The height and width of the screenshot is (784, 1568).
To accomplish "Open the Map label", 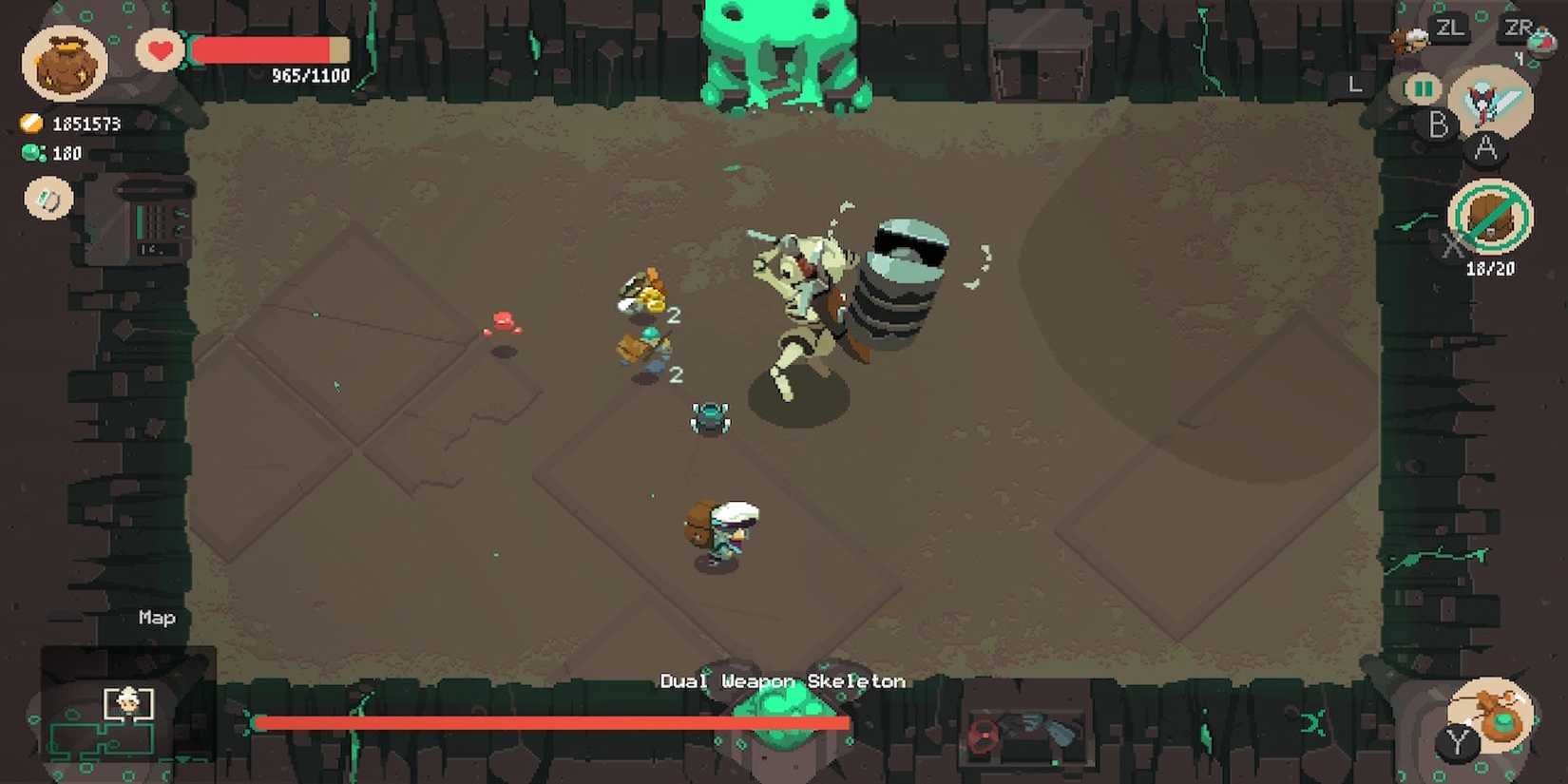I will [155, 618].
